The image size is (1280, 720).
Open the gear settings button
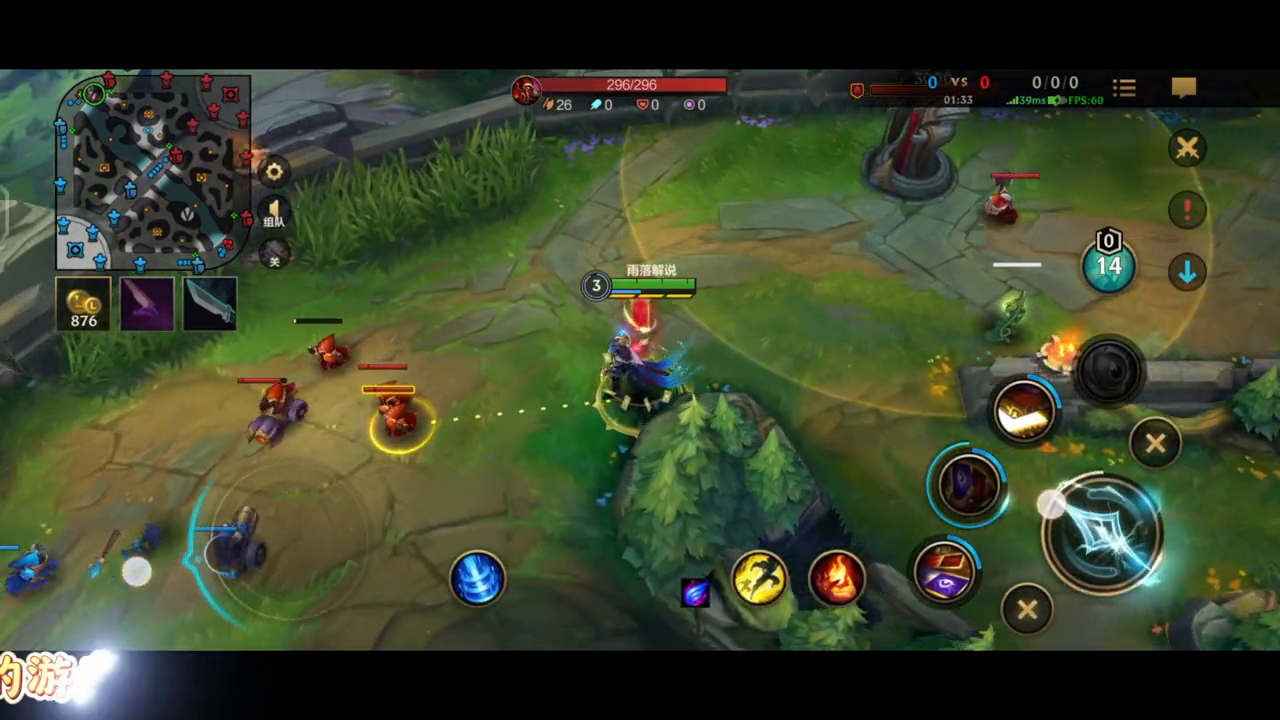coord(274,172)
